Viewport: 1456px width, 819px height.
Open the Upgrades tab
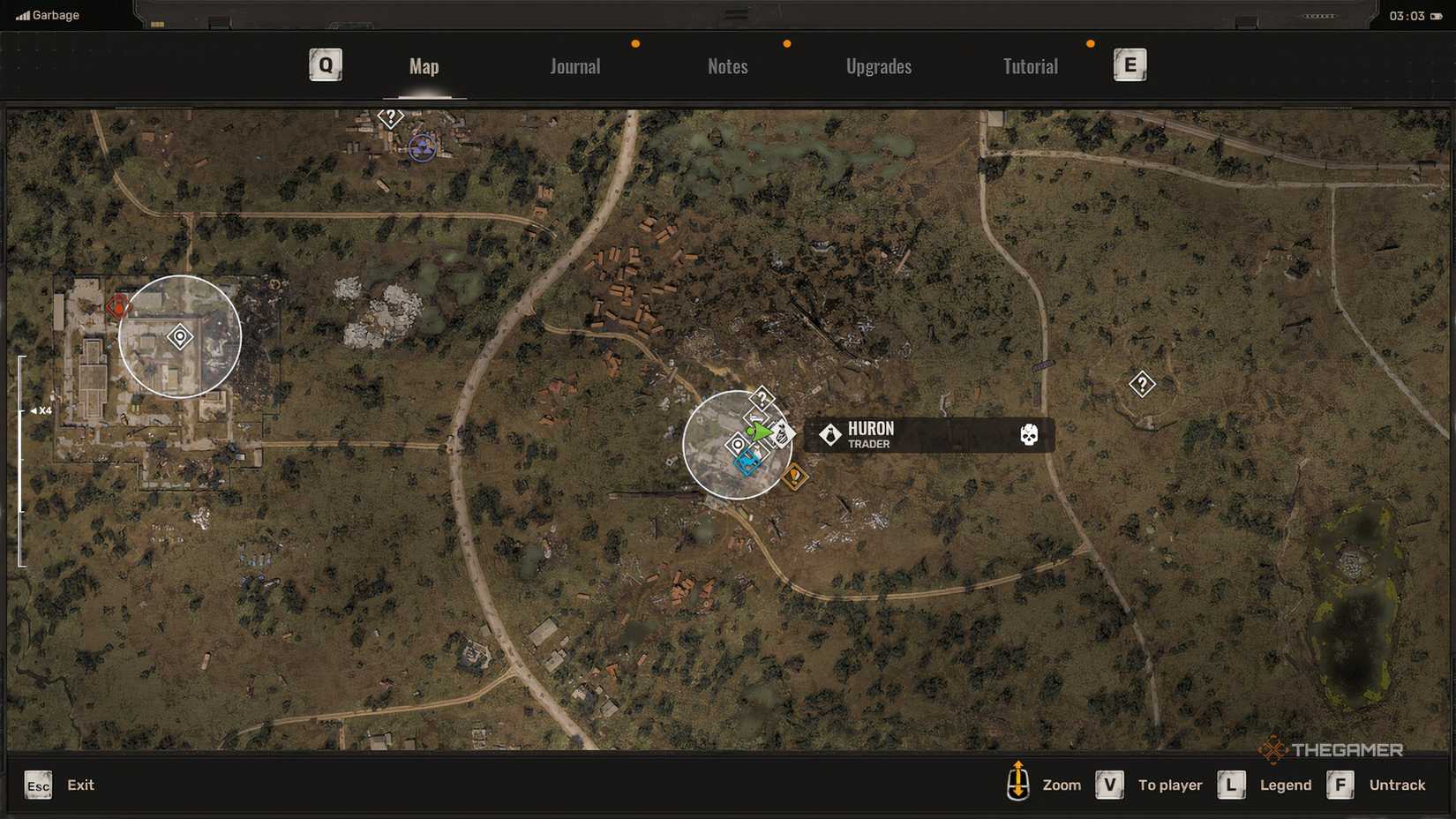point(879,66)
